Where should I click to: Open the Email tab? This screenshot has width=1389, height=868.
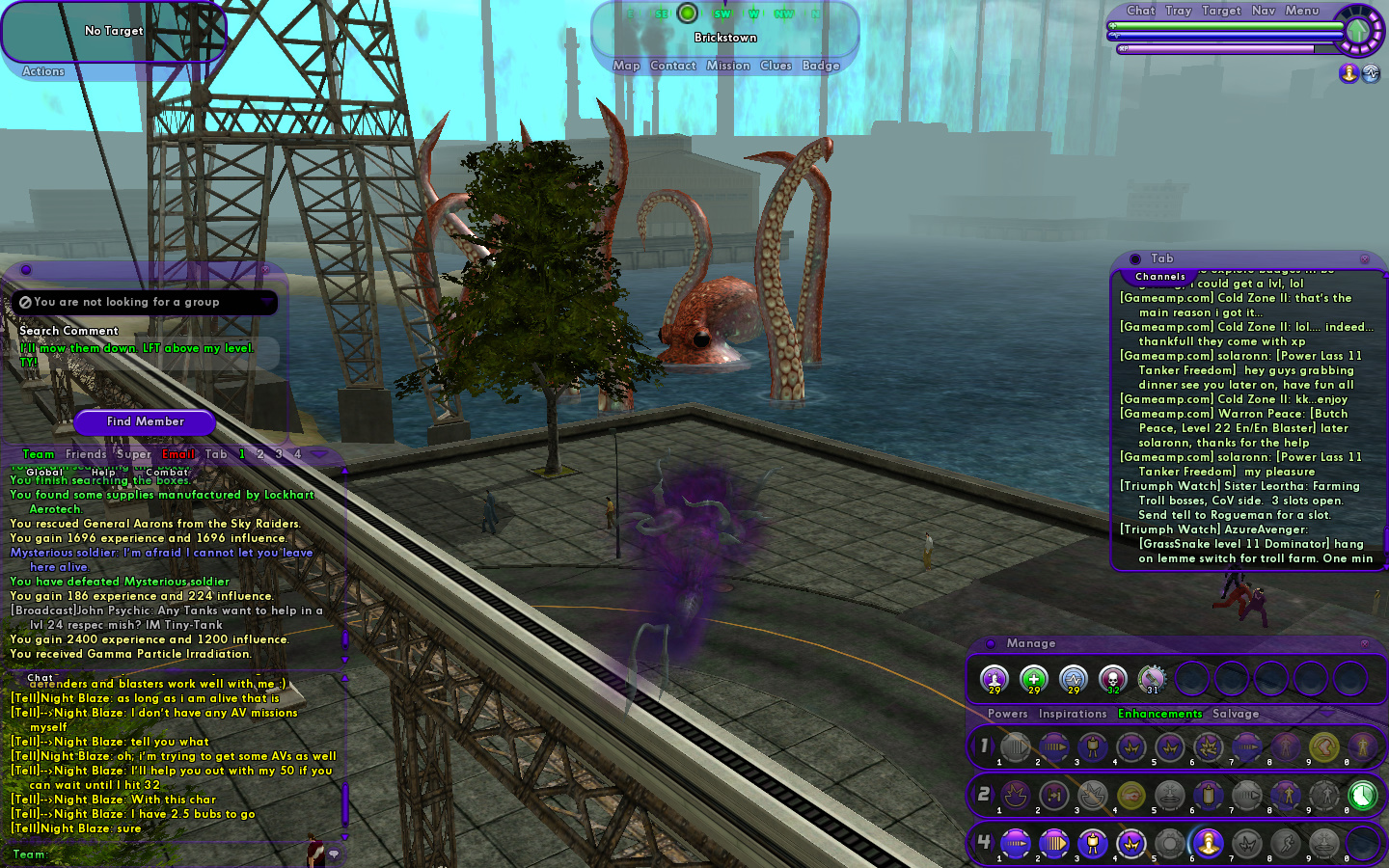point(178,454)
